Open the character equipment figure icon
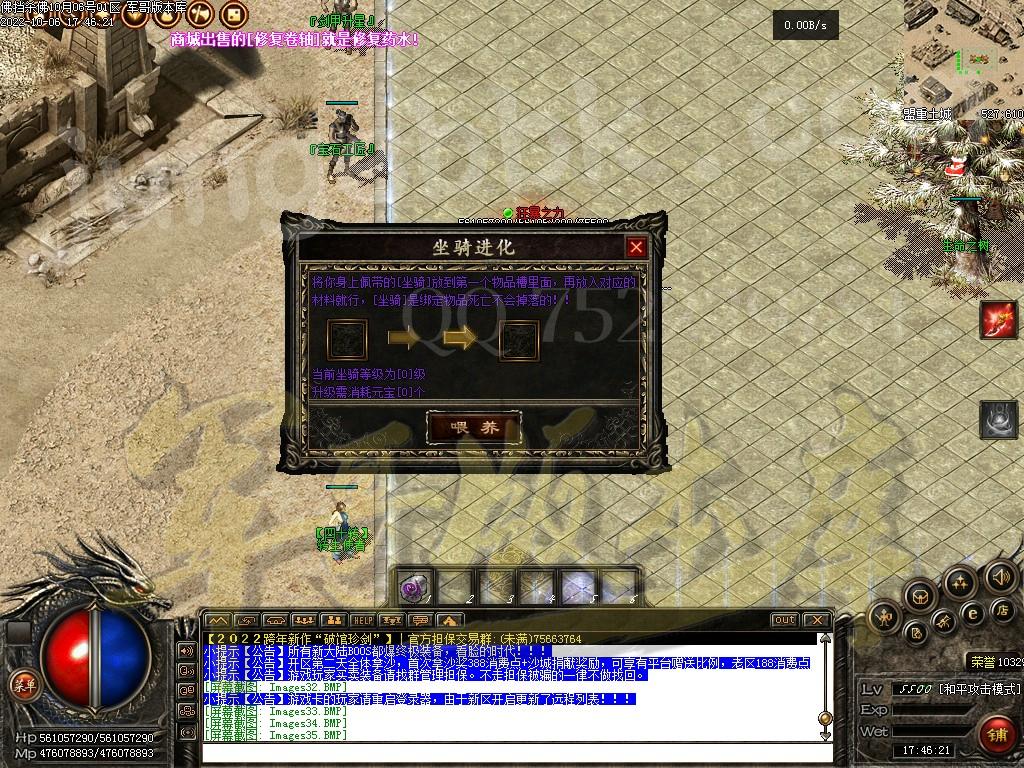This screenshot has height=768, width=1024. (886, 617)
